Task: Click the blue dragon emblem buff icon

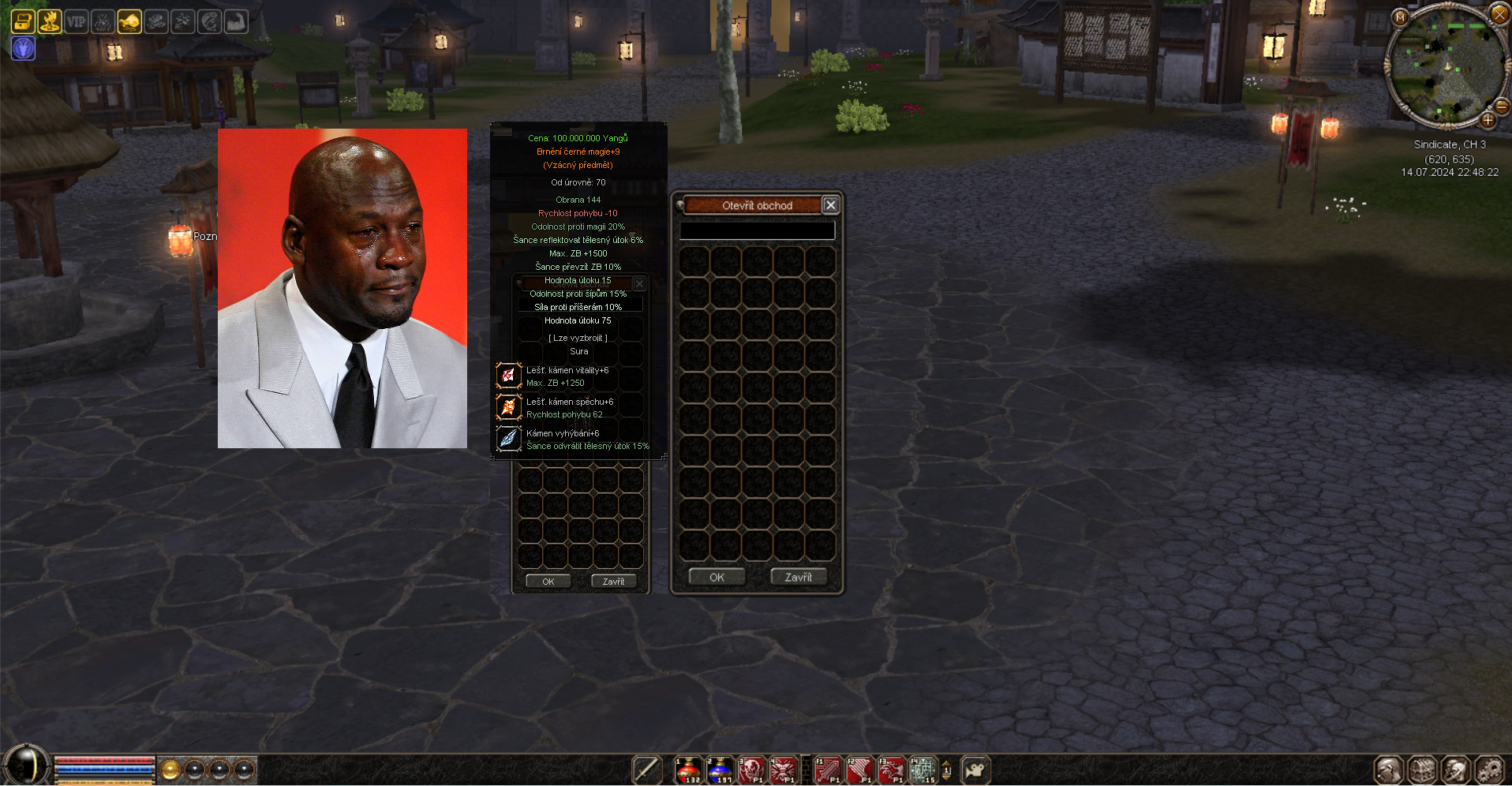Action: pyautogui.click(x=23, y=49)
